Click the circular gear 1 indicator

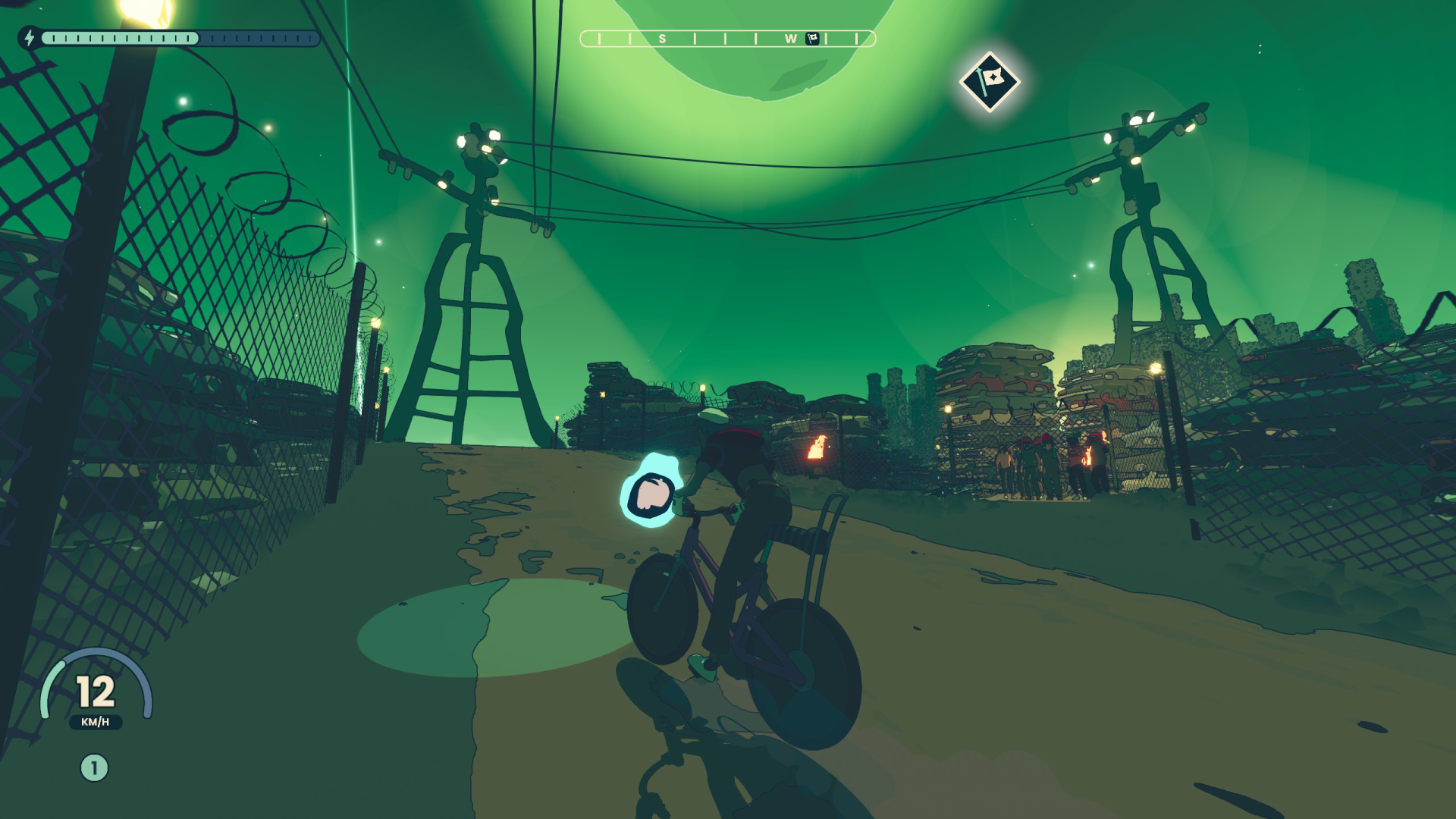click(x=94, y=767)
